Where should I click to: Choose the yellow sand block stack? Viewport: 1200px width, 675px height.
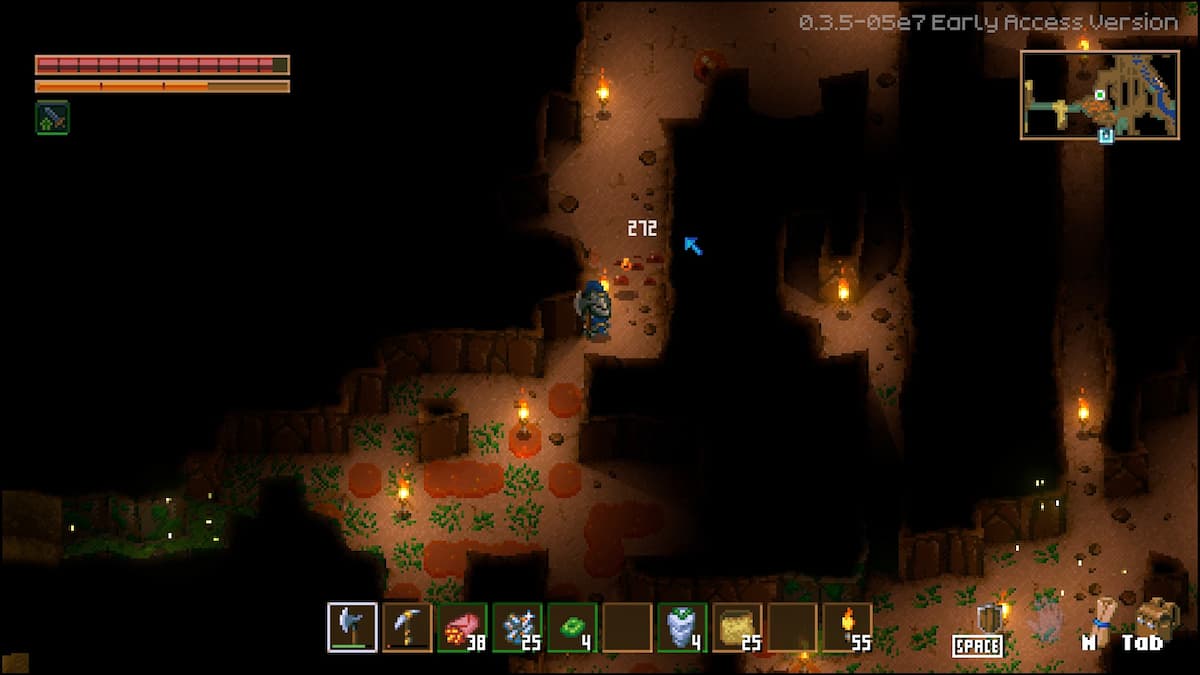[737, 627]
